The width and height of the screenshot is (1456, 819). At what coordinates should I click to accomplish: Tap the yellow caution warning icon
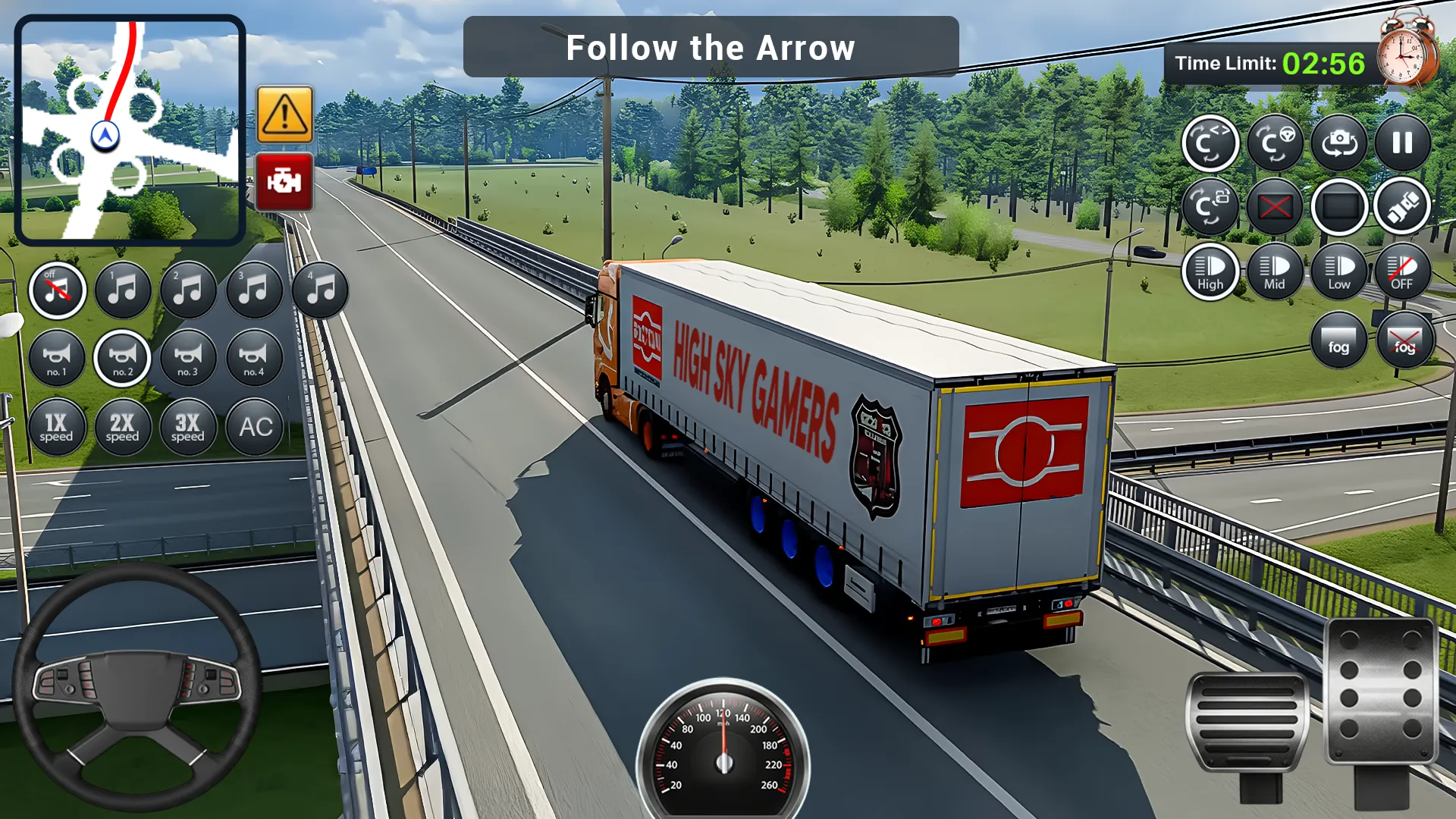click(284, 115)
